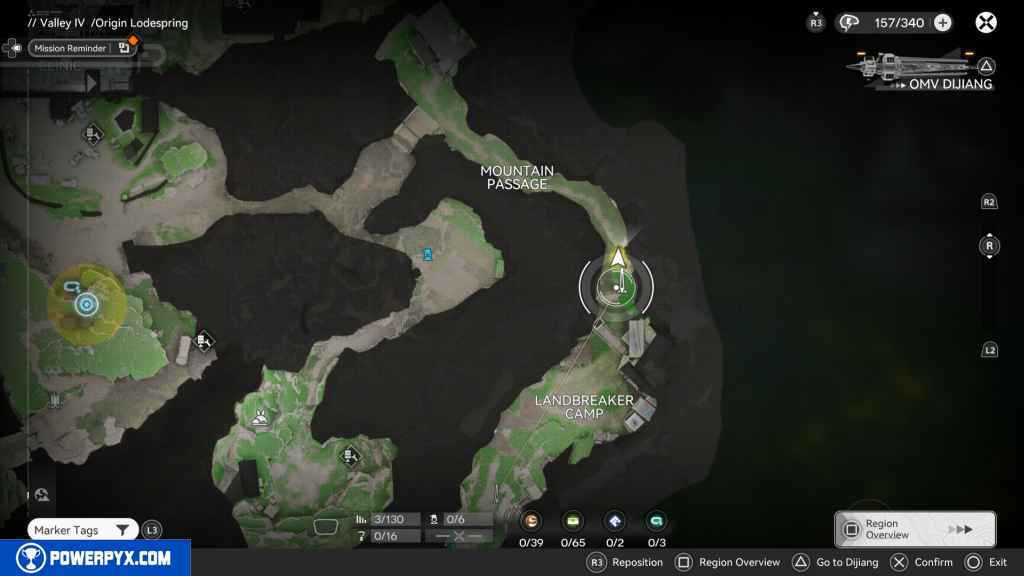Click the green chest icon showing 0/65
This screenshot has height=576, width=1024.
573,521
